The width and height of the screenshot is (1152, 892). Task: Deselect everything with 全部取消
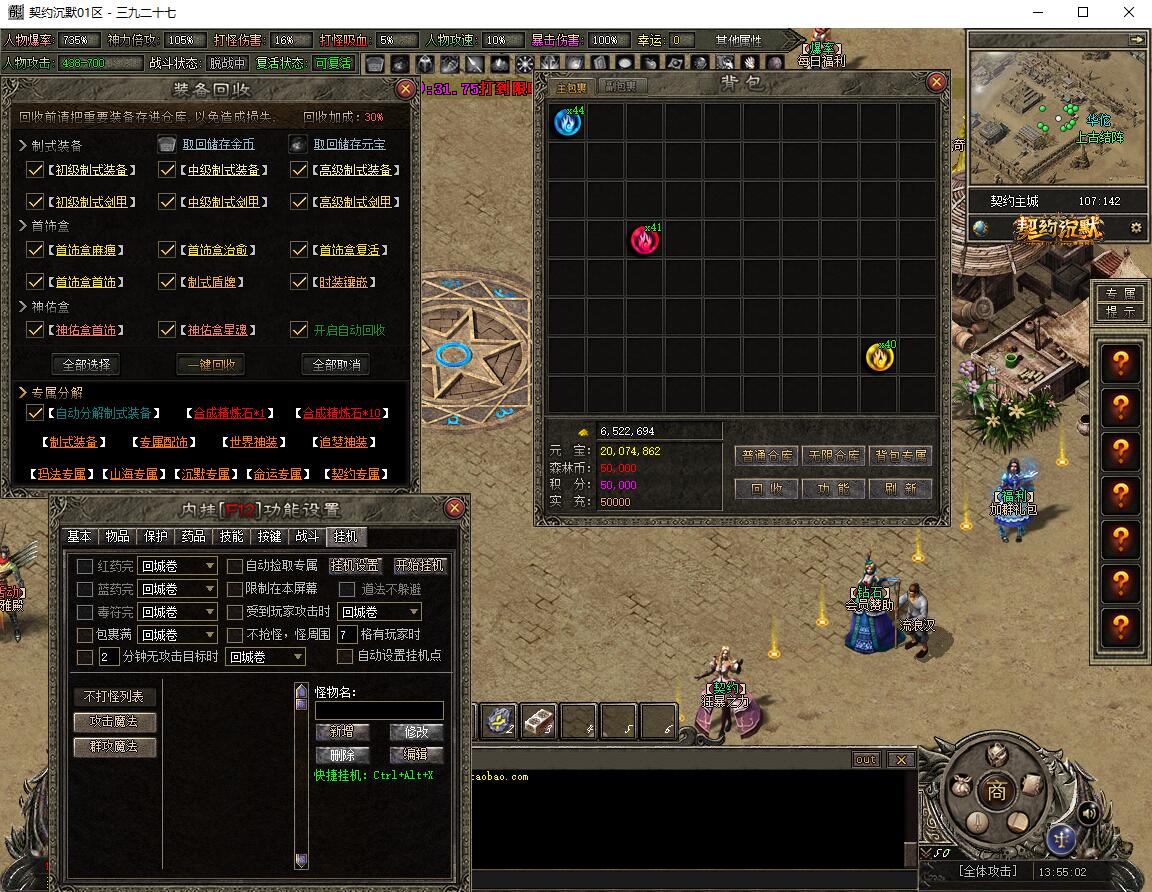tap(336, 364)
